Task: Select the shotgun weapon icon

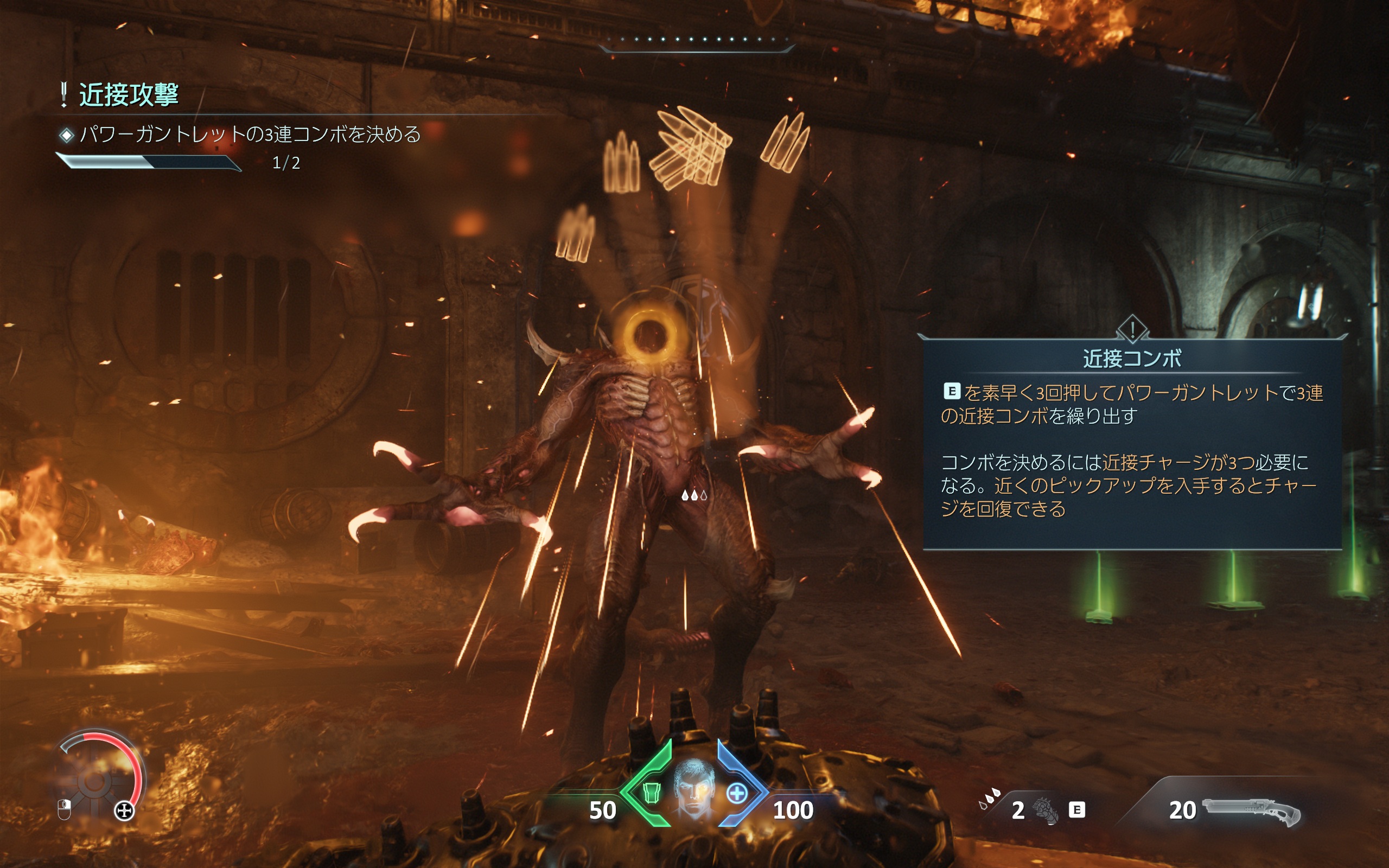Action: (x=1251, y=810)
